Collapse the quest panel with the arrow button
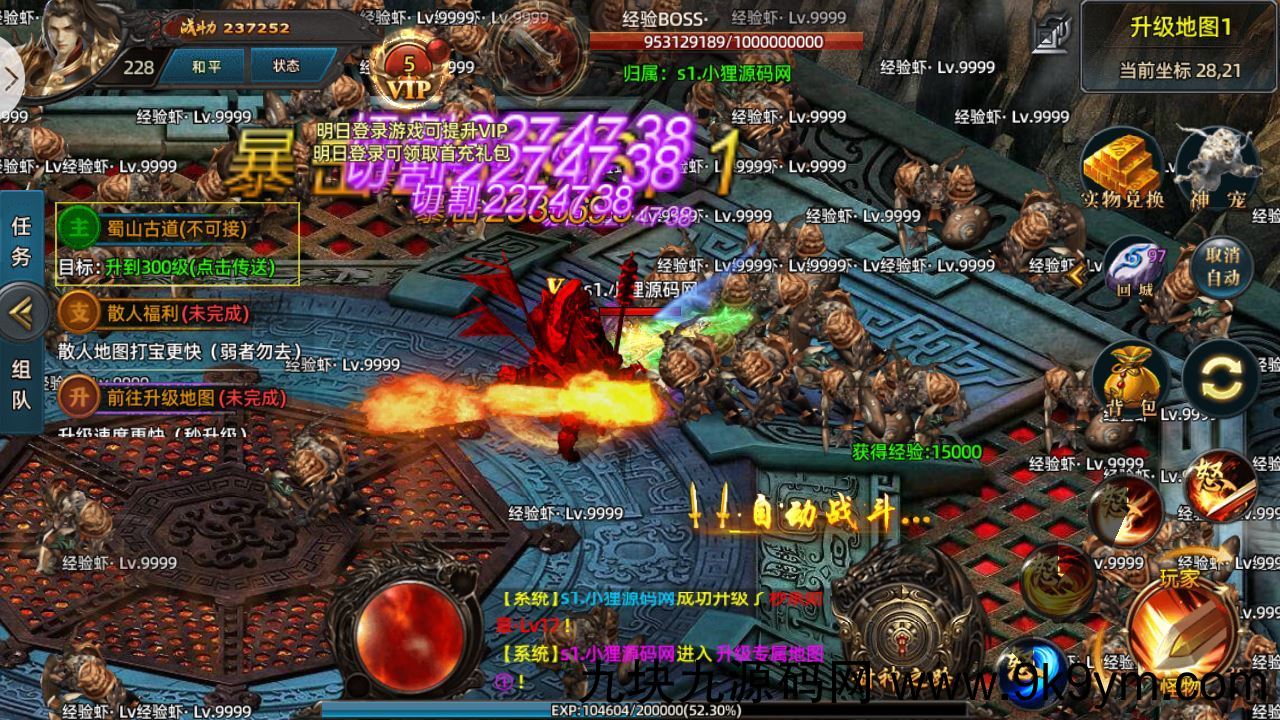This screenshot has width=1280, height=720. point(22,313)
